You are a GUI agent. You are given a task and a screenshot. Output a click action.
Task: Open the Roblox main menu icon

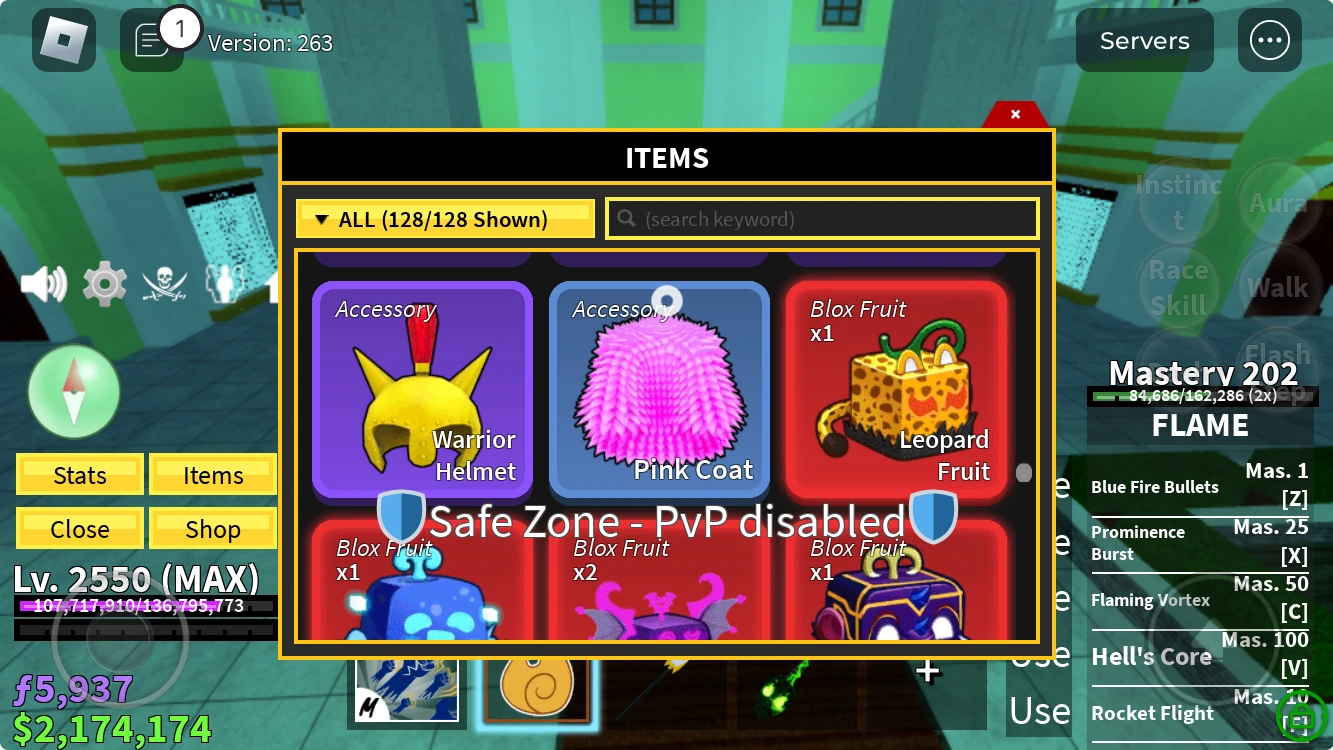[64, 40]
